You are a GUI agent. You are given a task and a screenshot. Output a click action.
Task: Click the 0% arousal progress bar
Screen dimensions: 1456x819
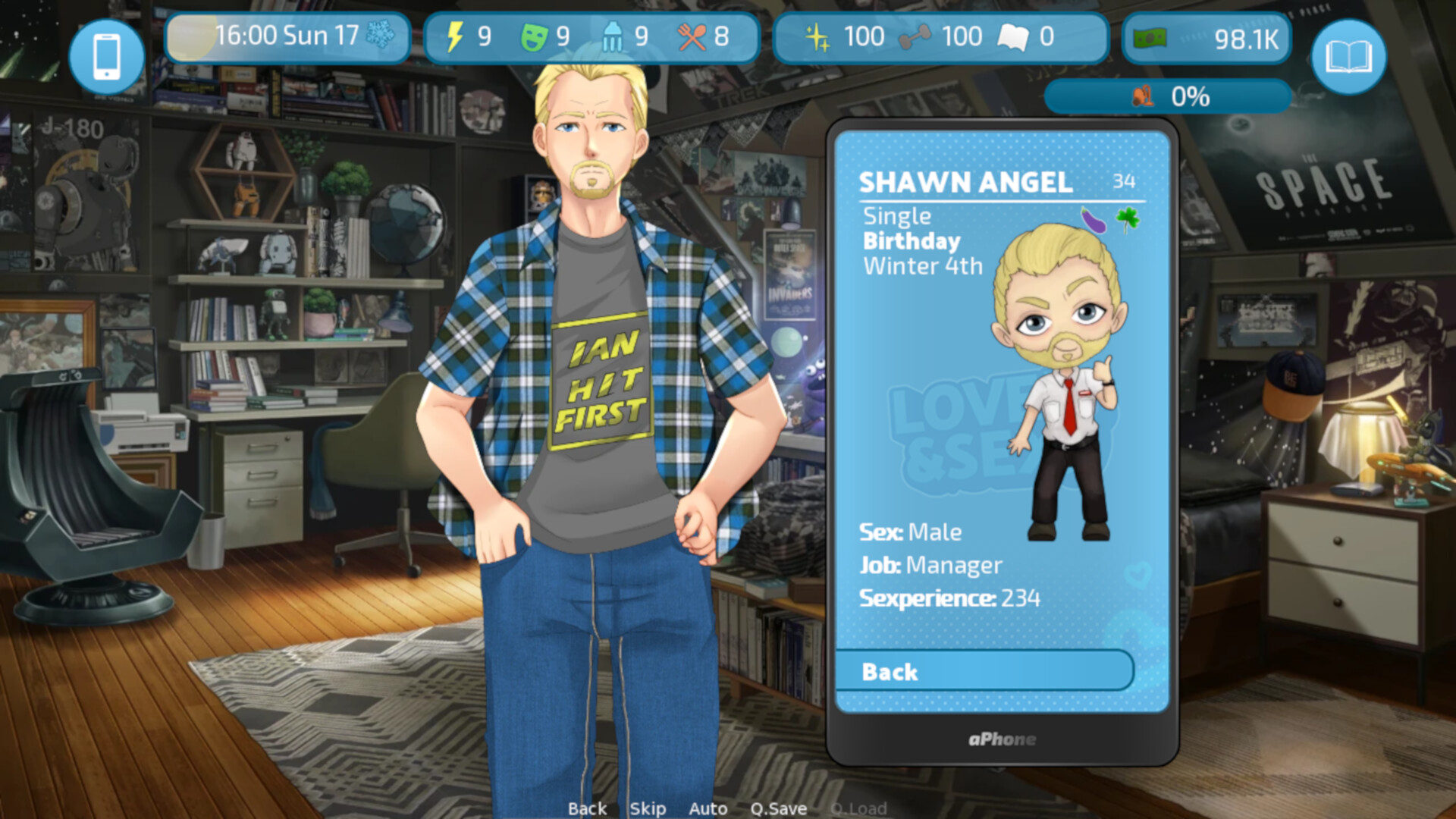point(1168,96)
